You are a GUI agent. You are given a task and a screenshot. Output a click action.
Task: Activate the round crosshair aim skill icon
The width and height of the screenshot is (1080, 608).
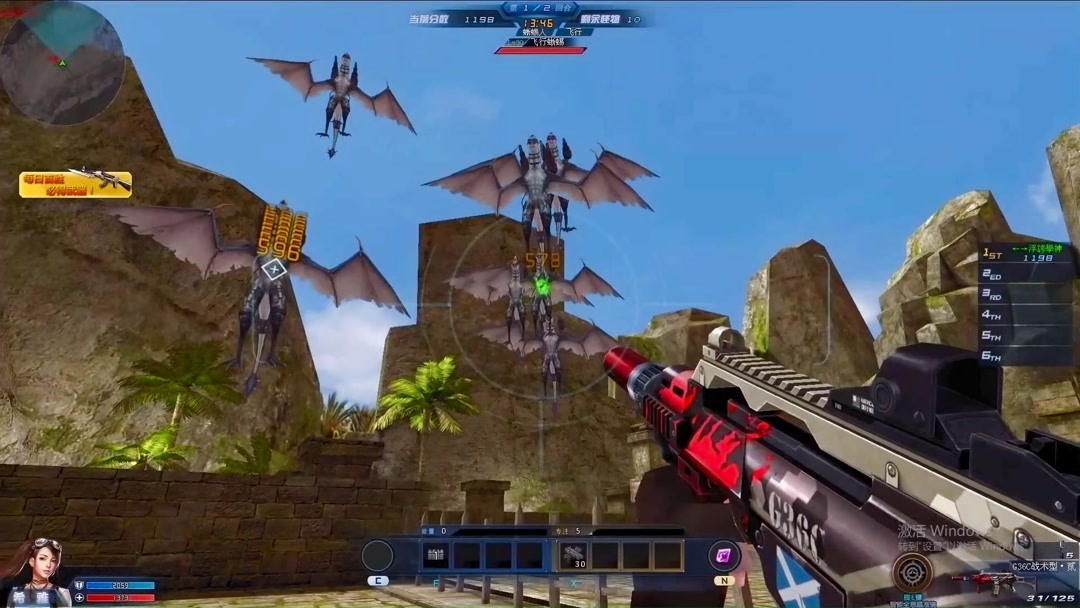coord(912,571)
